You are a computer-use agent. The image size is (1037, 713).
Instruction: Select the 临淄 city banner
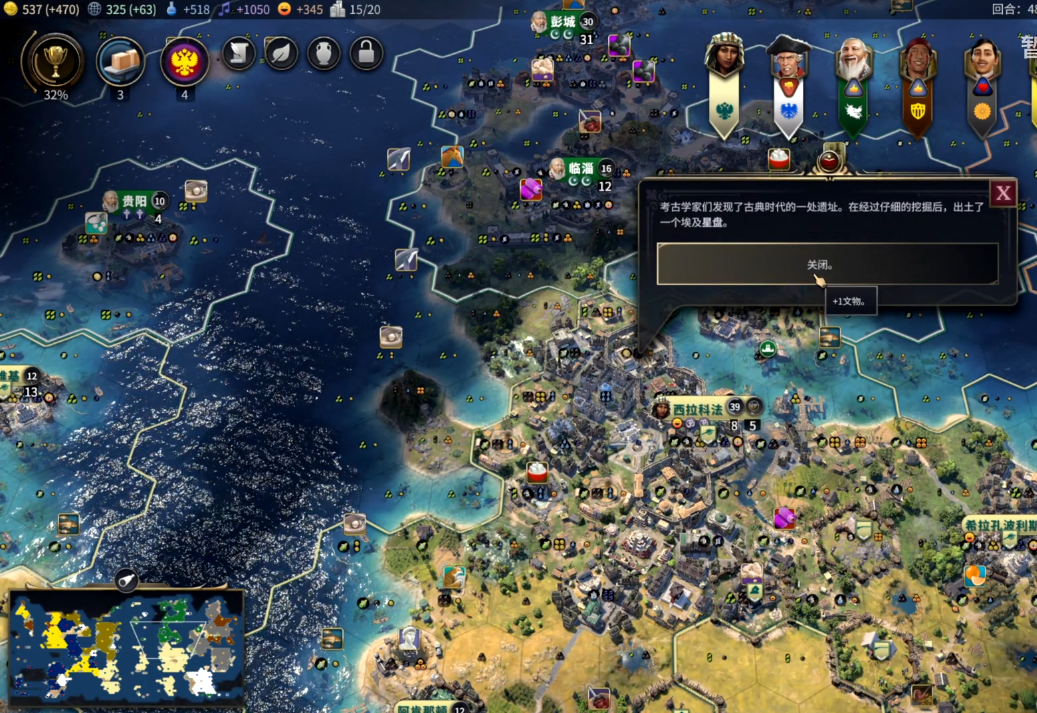[x=581, y=168]
